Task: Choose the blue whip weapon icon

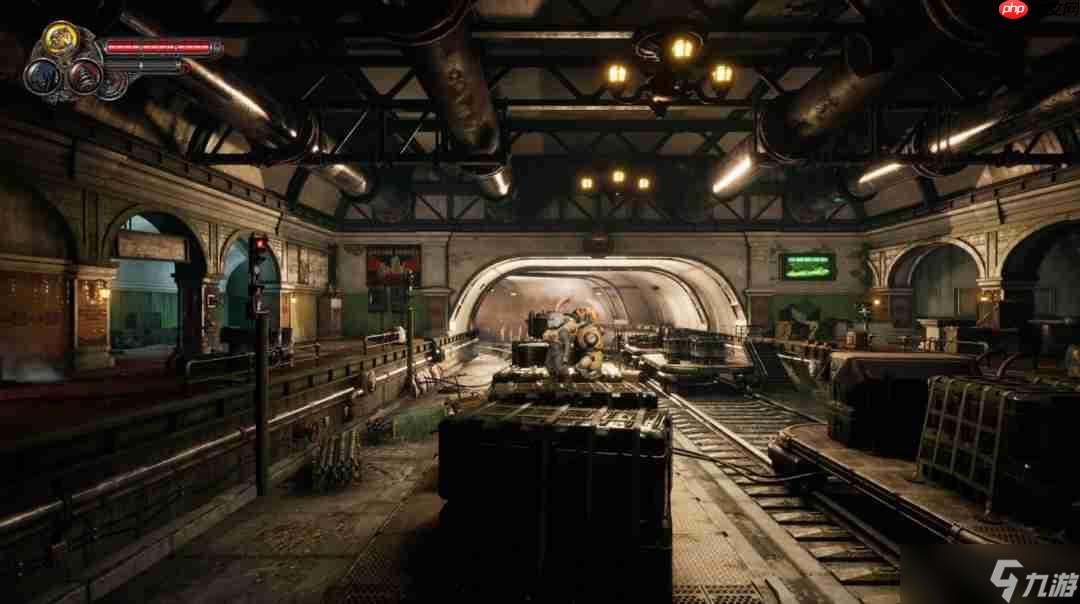Action: click(x=42, y=77)
